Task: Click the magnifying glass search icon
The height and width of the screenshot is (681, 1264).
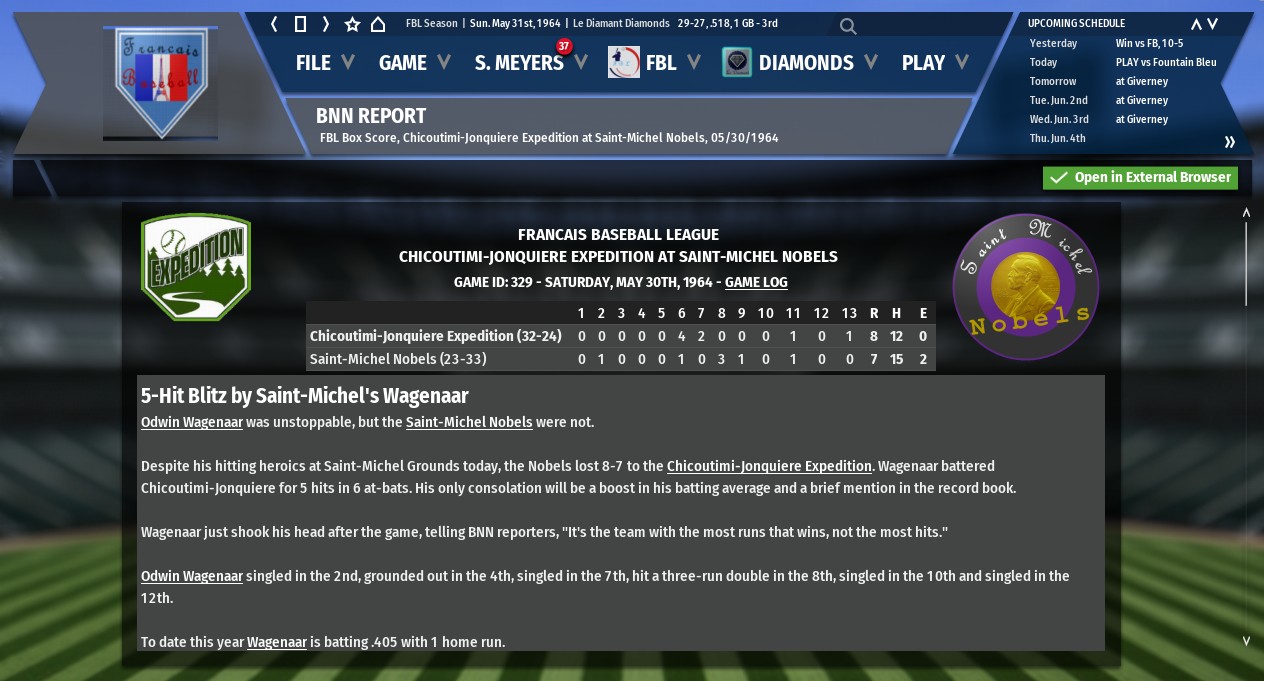Action: [x=848, y=26]
